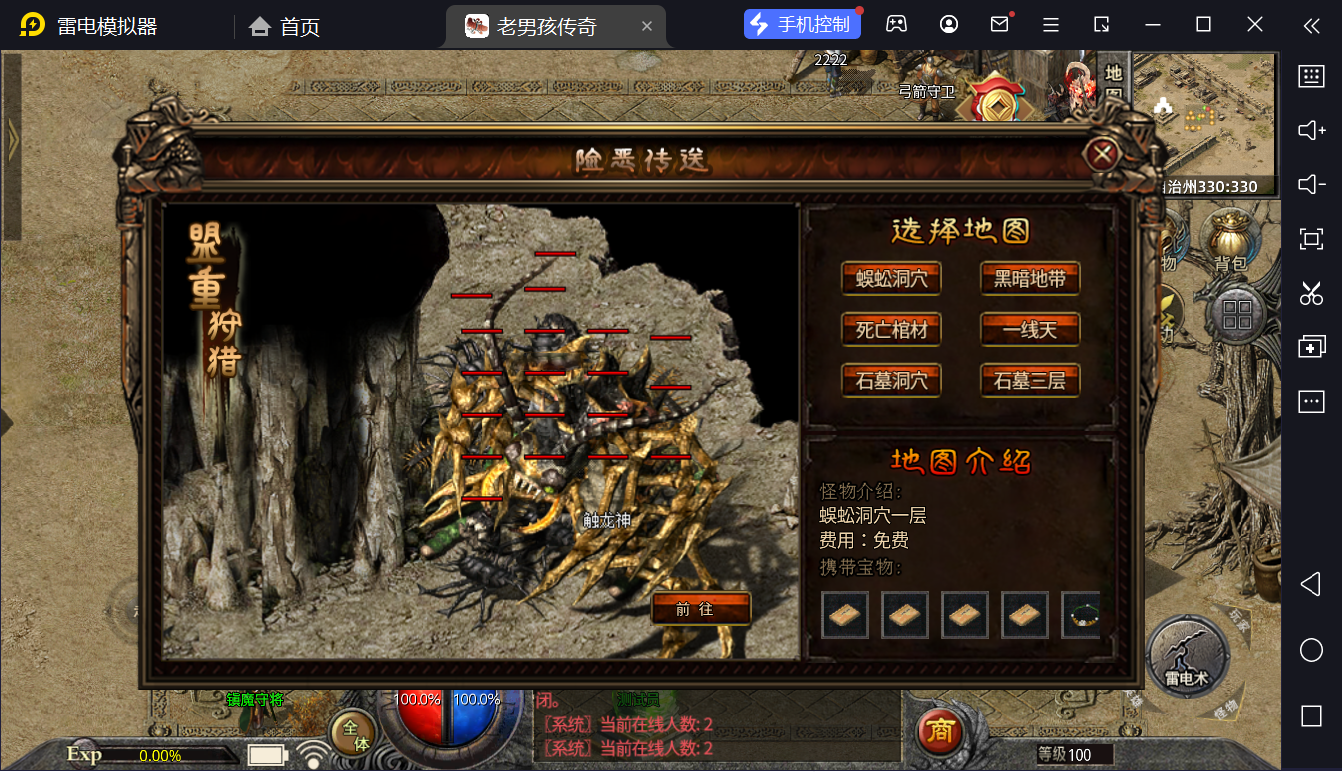Click the 前往 go button
Viewport: 1342px width, 772px height.
700,608
